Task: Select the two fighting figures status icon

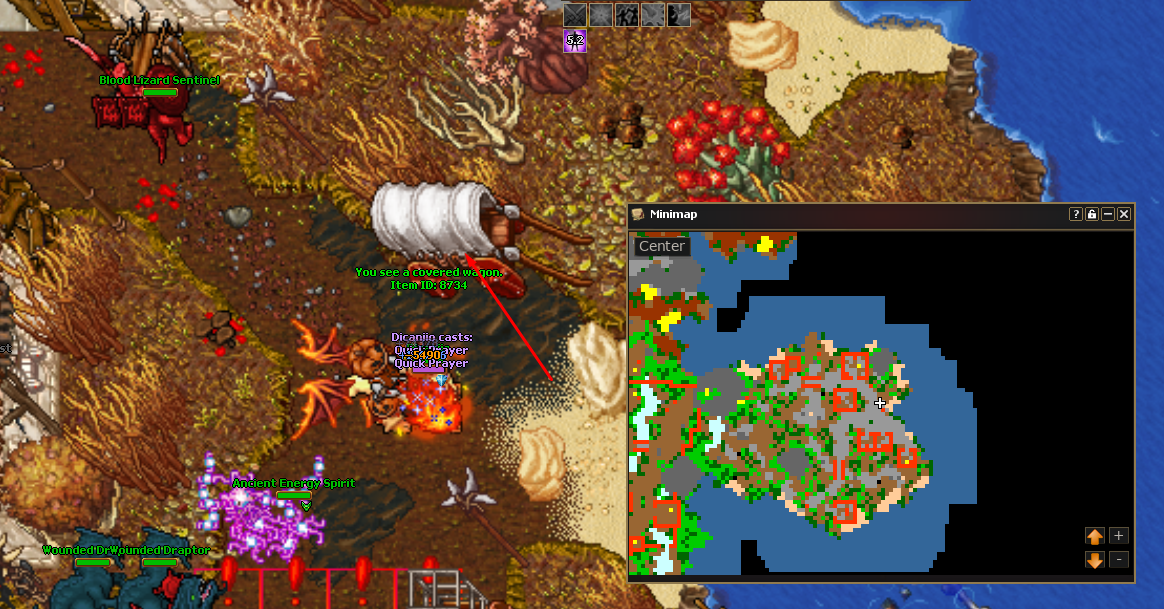Action: (x=627, y=14)
